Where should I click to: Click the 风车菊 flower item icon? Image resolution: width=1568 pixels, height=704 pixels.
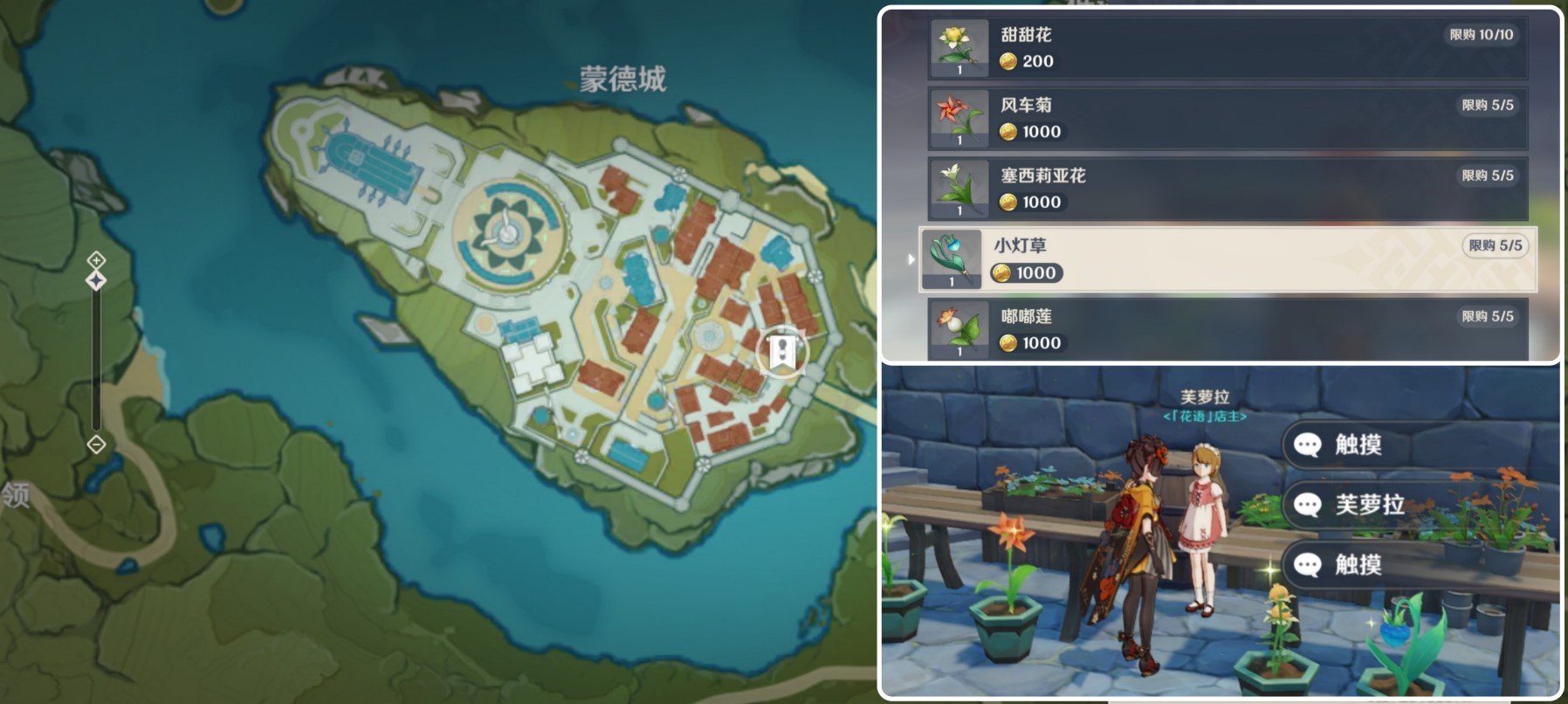pyautogui.click(x=958, y=119)
